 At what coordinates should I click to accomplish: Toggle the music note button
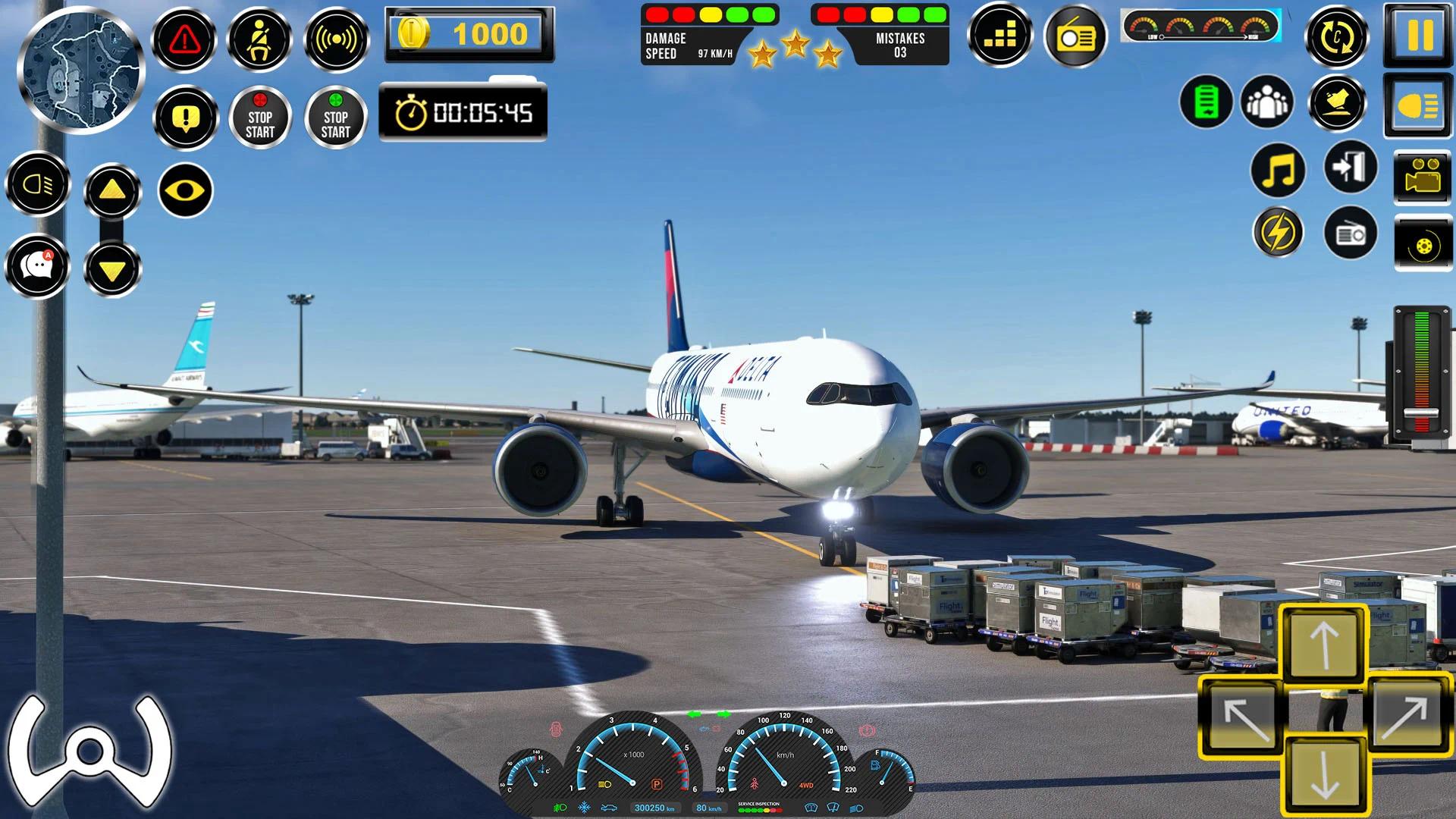pyautogui.click(x=1279, y=170)
